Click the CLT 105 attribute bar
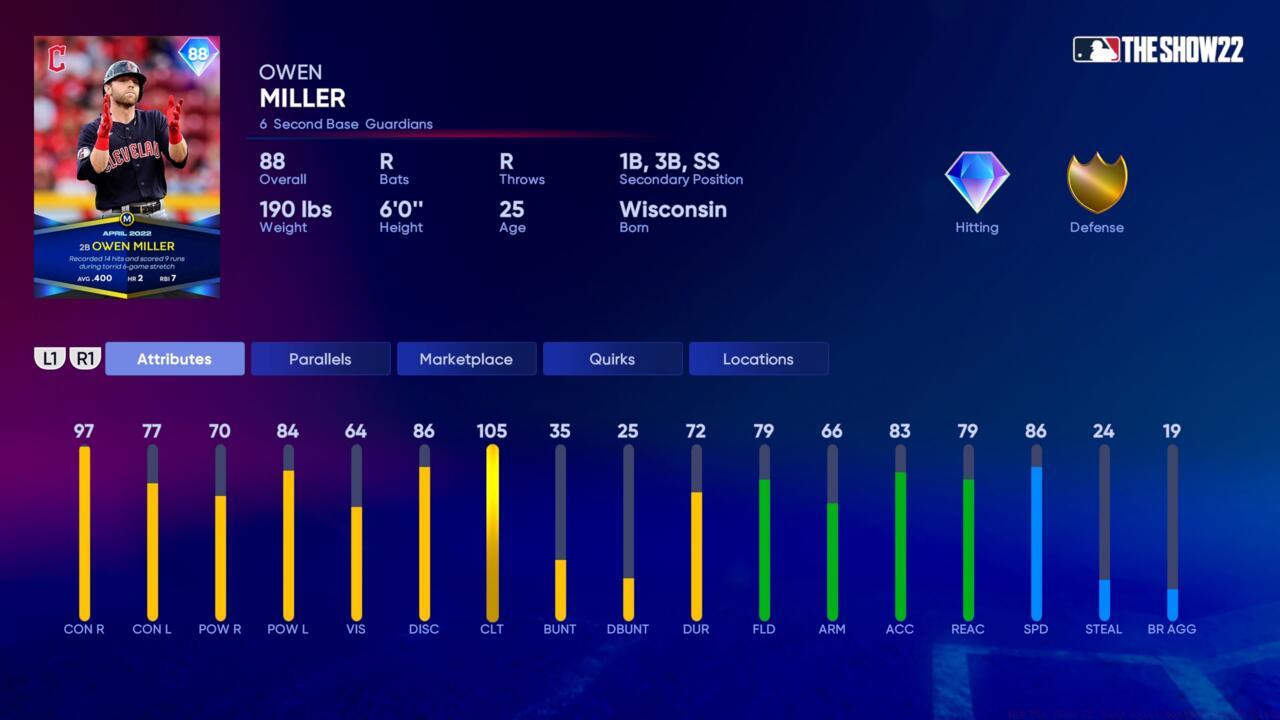Image resolution: width=1280 pixels, height=720 pixels. click(x=492, y=530)
